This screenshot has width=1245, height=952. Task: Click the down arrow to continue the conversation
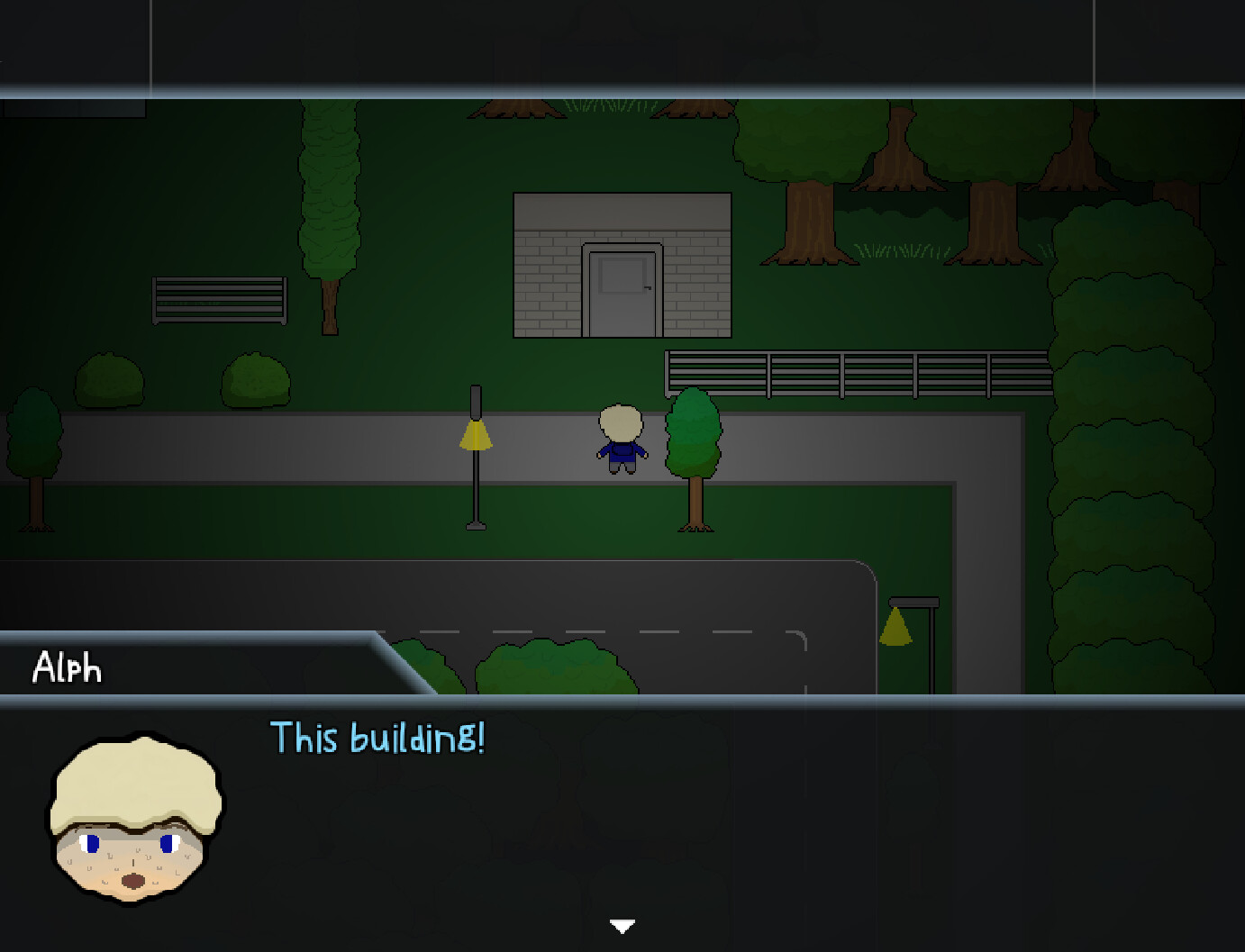[622, 924]
